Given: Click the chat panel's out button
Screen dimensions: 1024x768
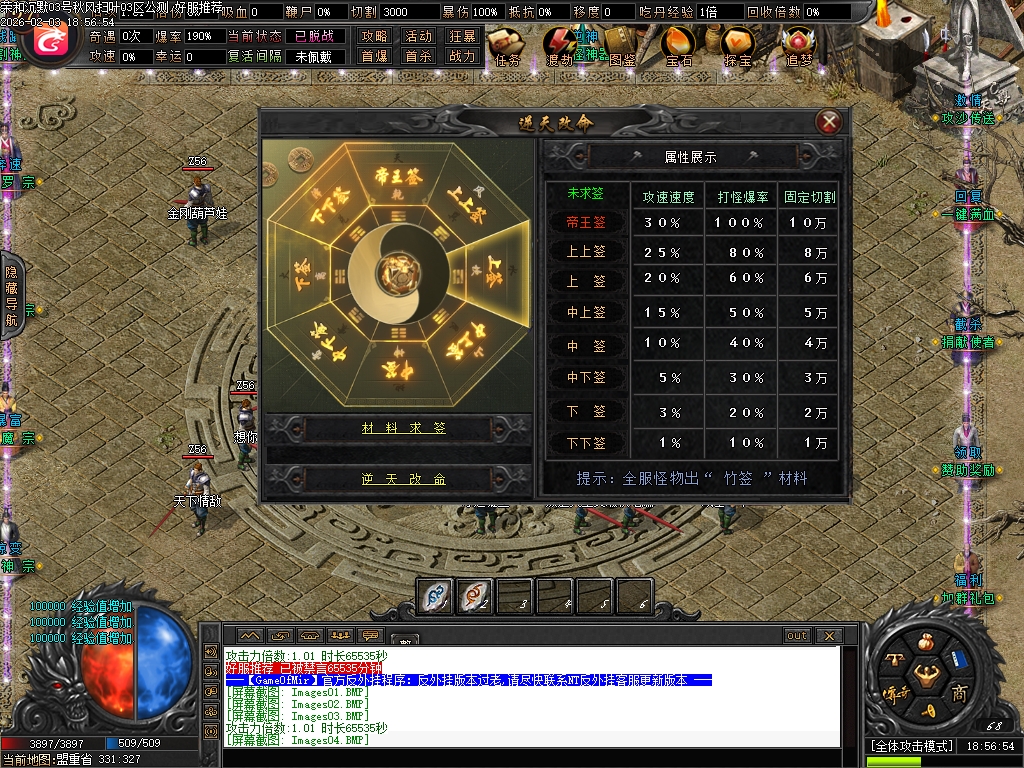Looking at the screenshot, I should [797, 636].
